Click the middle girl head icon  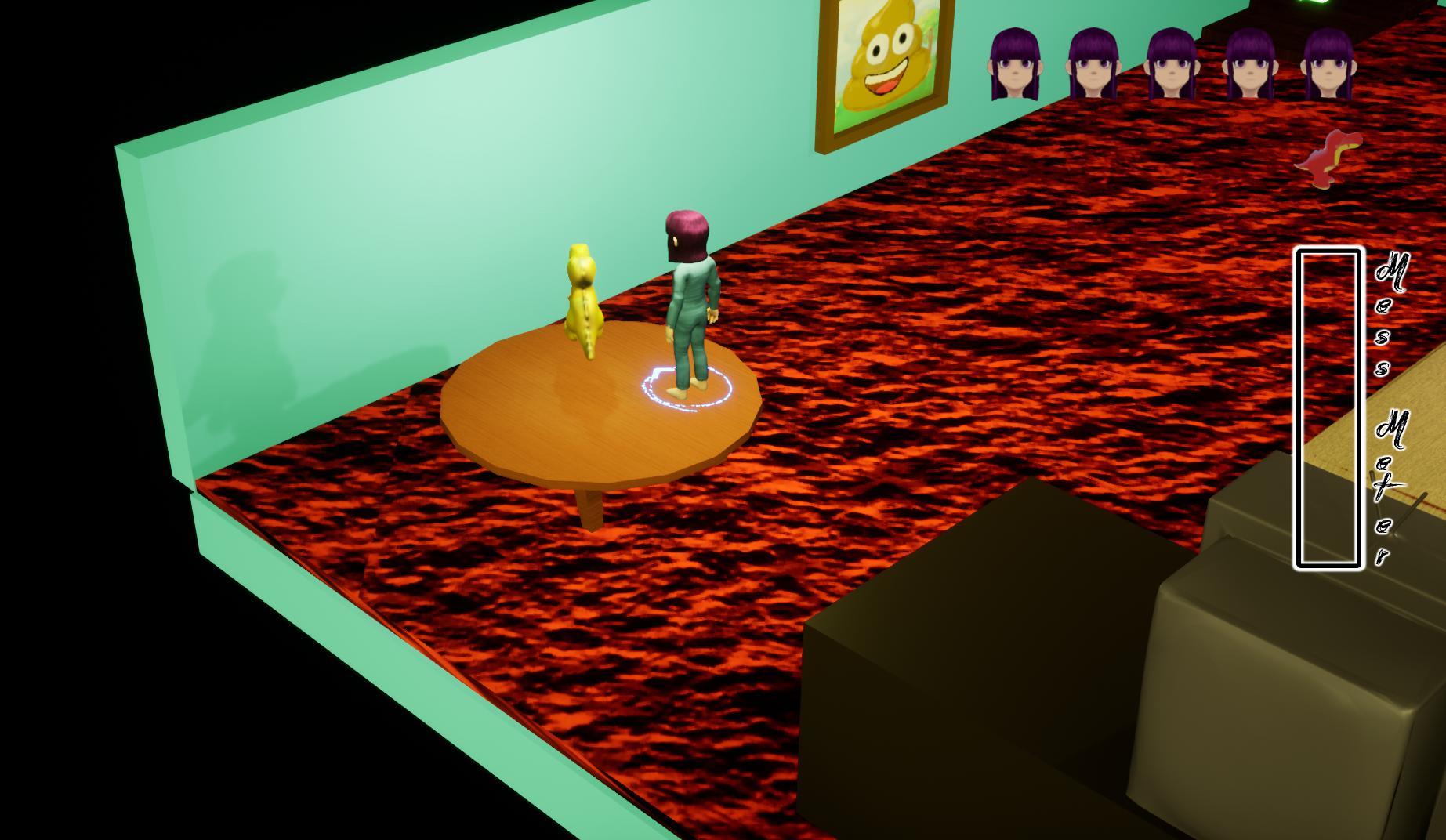1172,65
